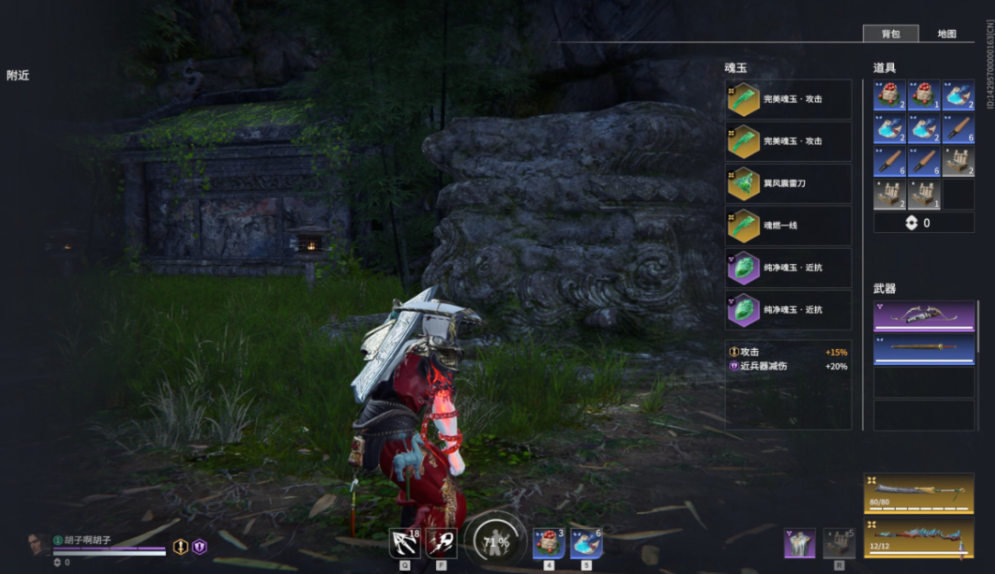
Task: Click the supply box stack with count 1
Action: (x=924, y=194)
